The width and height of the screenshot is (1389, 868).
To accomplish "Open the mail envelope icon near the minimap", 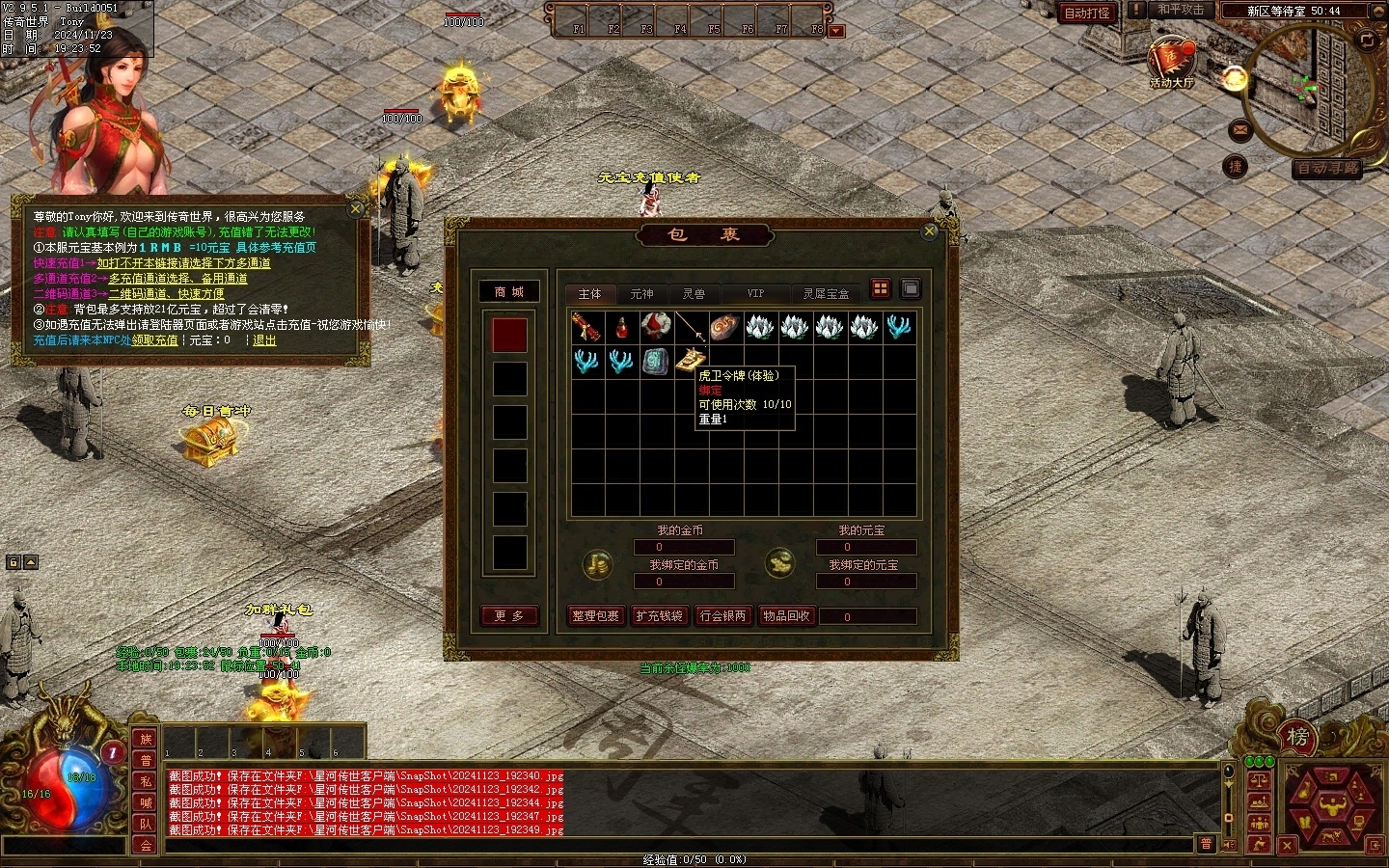I will pos(1240,129).
